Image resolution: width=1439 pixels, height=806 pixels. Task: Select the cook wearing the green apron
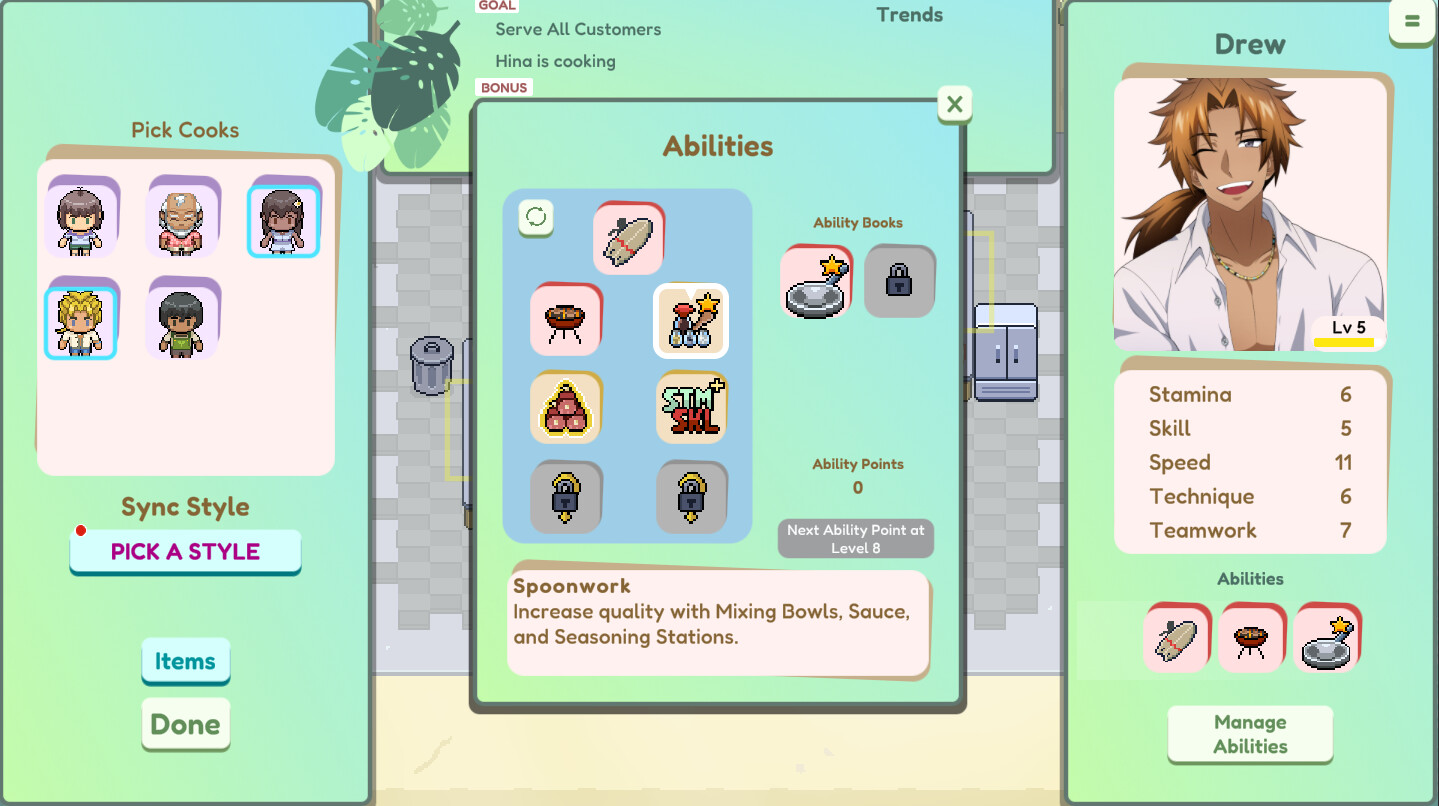(183, 320)
